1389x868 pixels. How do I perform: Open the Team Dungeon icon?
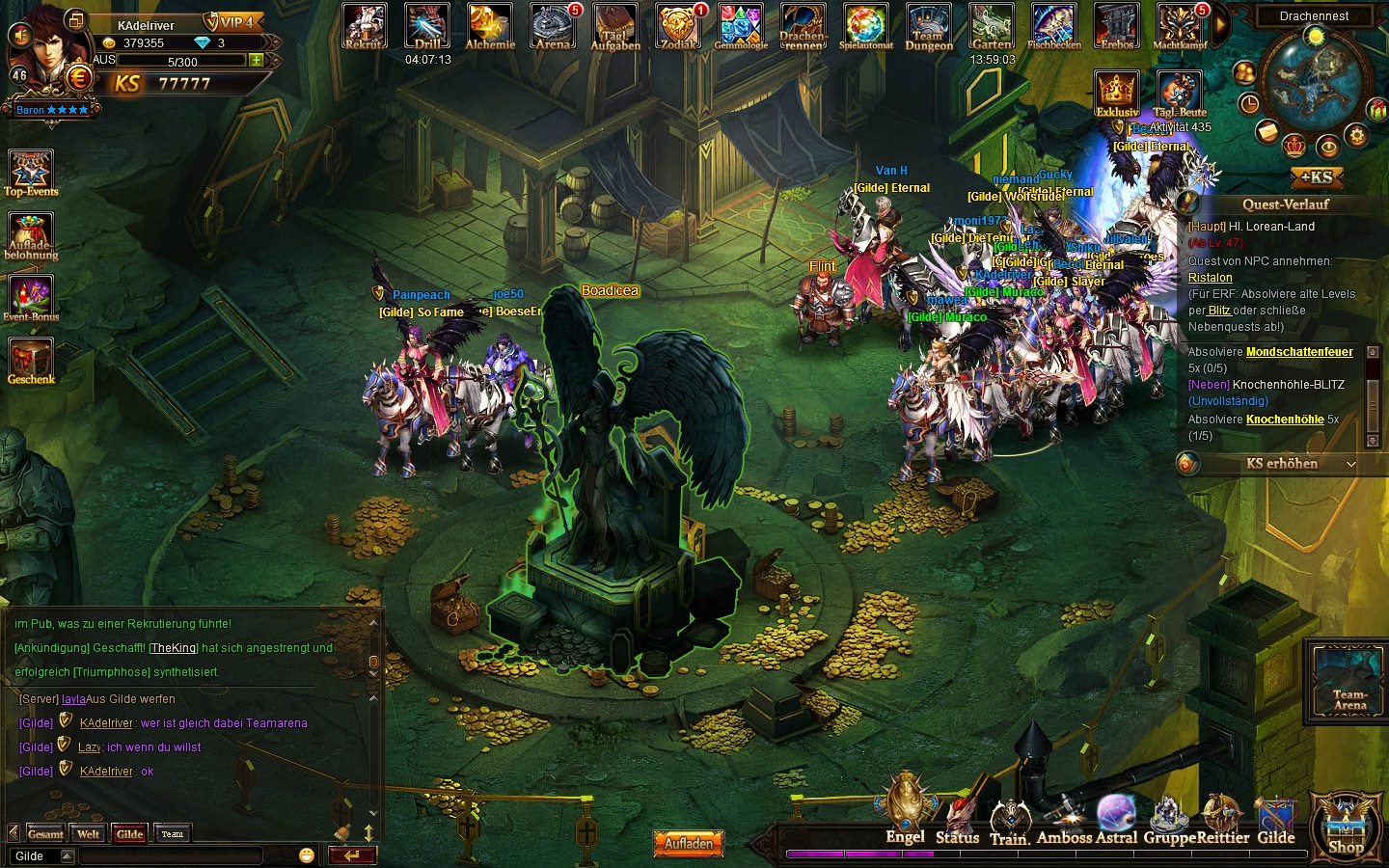(x=928, y=26)
